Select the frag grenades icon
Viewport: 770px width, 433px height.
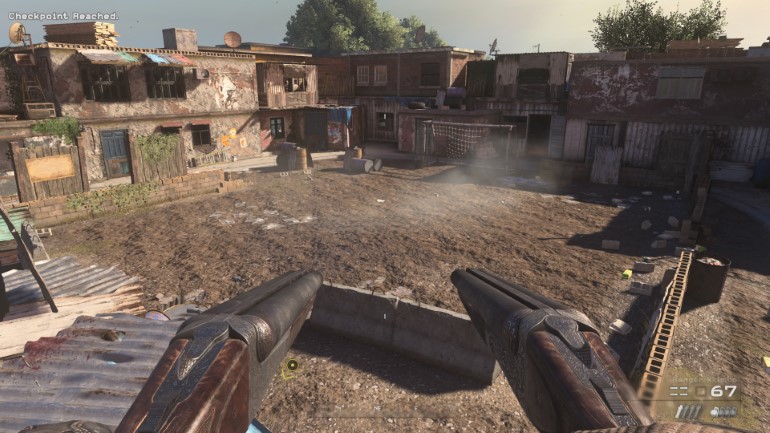point(723,411)
